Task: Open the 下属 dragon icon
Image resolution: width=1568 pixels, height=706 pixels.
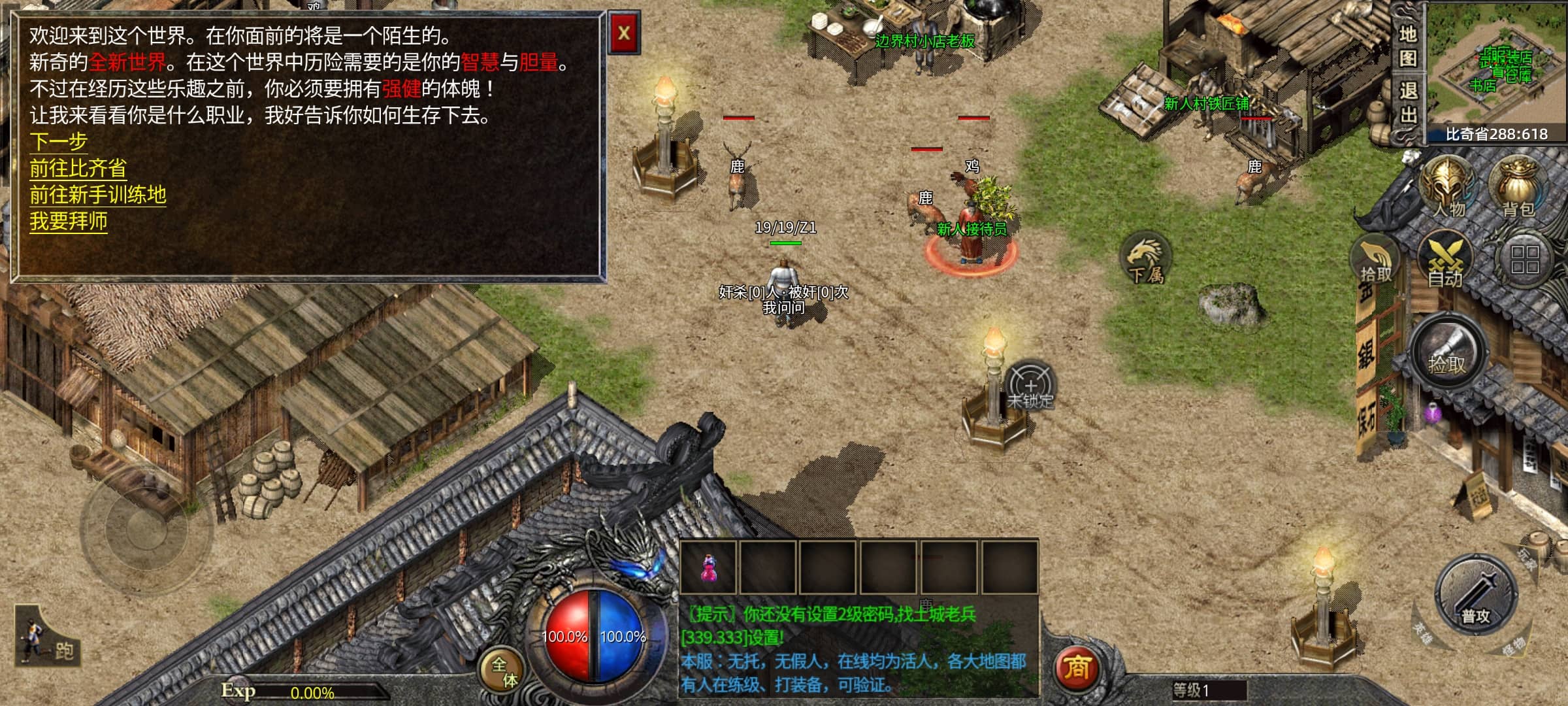Action: coord(1146,260)
